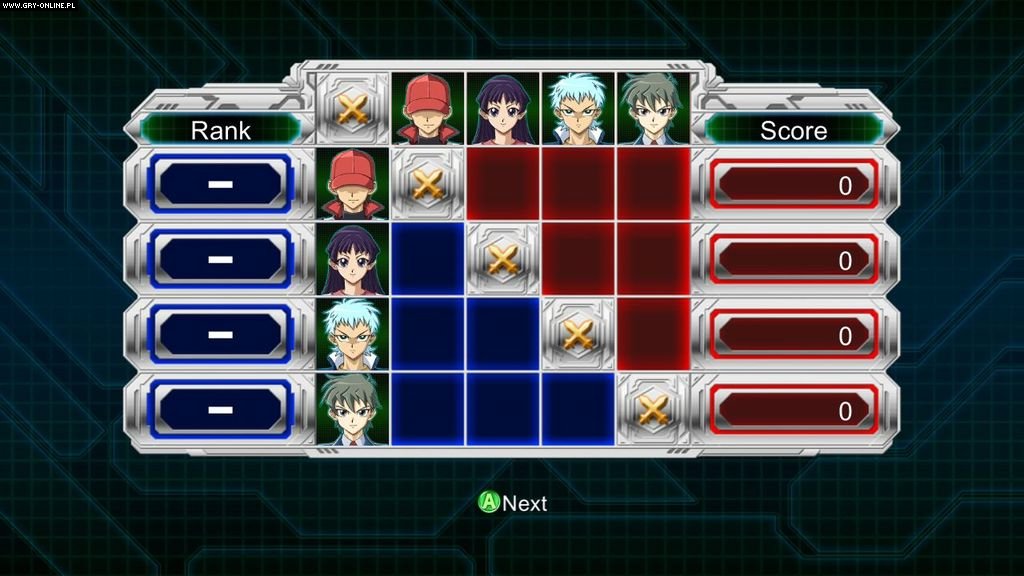Screen dimensions: 1024x576
Task: Click the purple-haired girl's column header portrait
Action: [x=503, y=109]
